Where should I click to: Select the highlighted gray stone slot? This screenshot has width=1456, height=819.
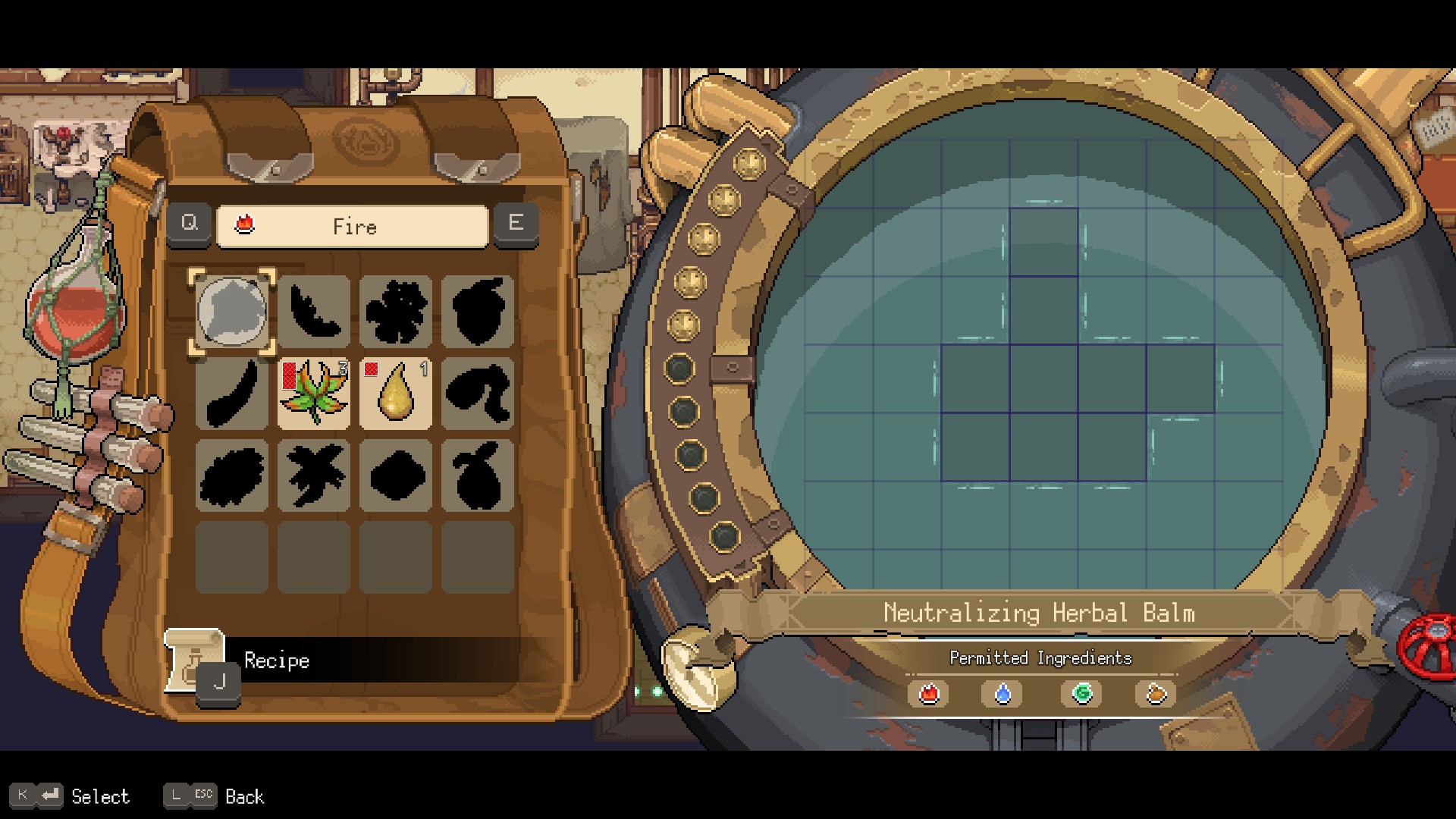pos(231,312)
